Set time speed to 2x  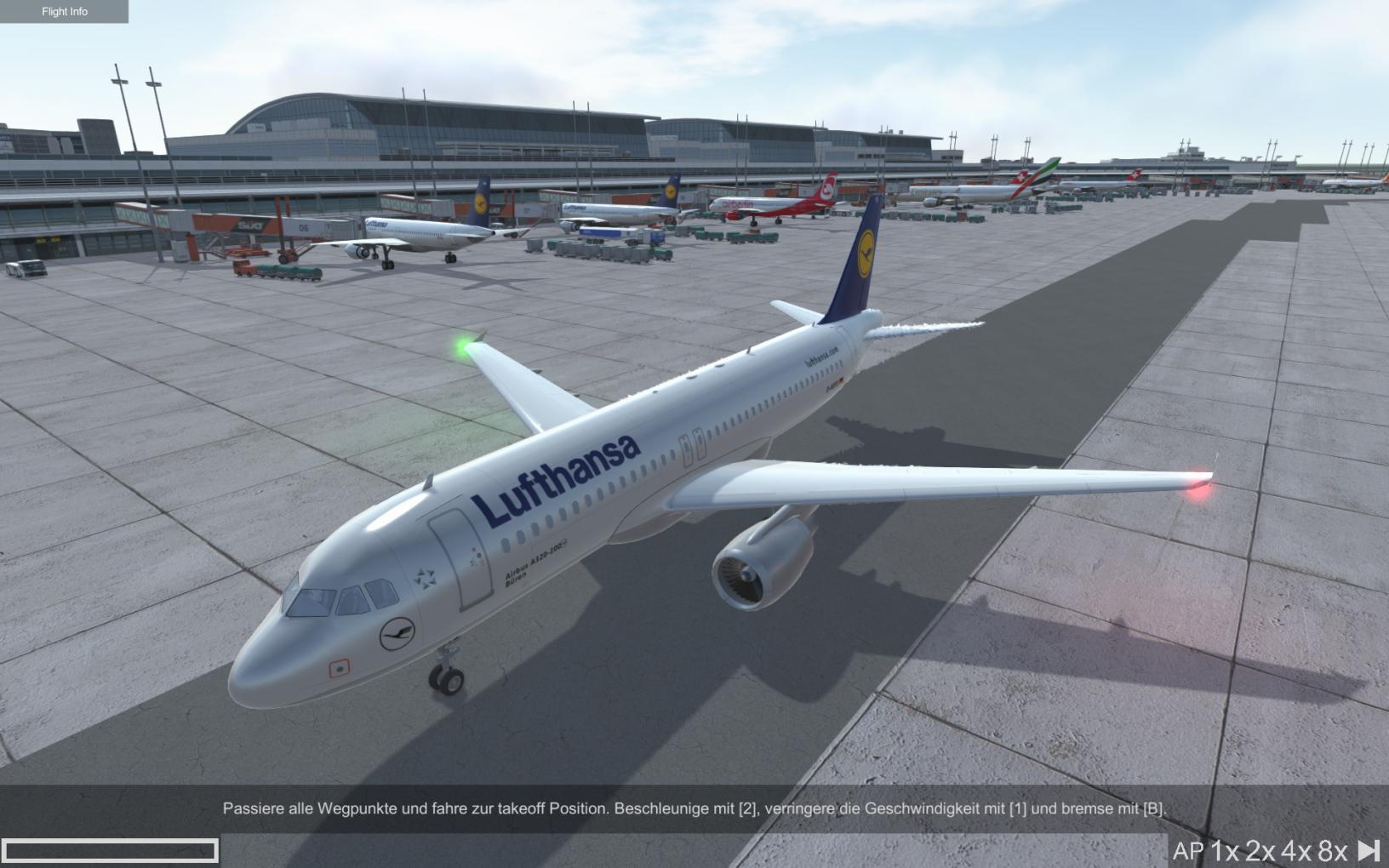[1260, 851]
